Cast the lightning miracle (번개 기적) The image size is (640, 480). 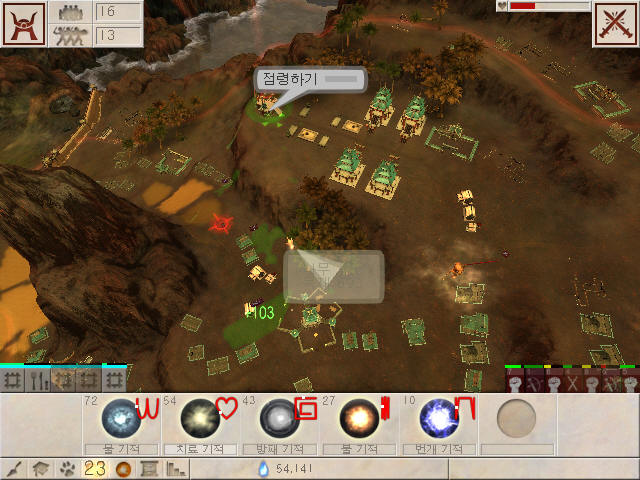[x=436, y=416]
